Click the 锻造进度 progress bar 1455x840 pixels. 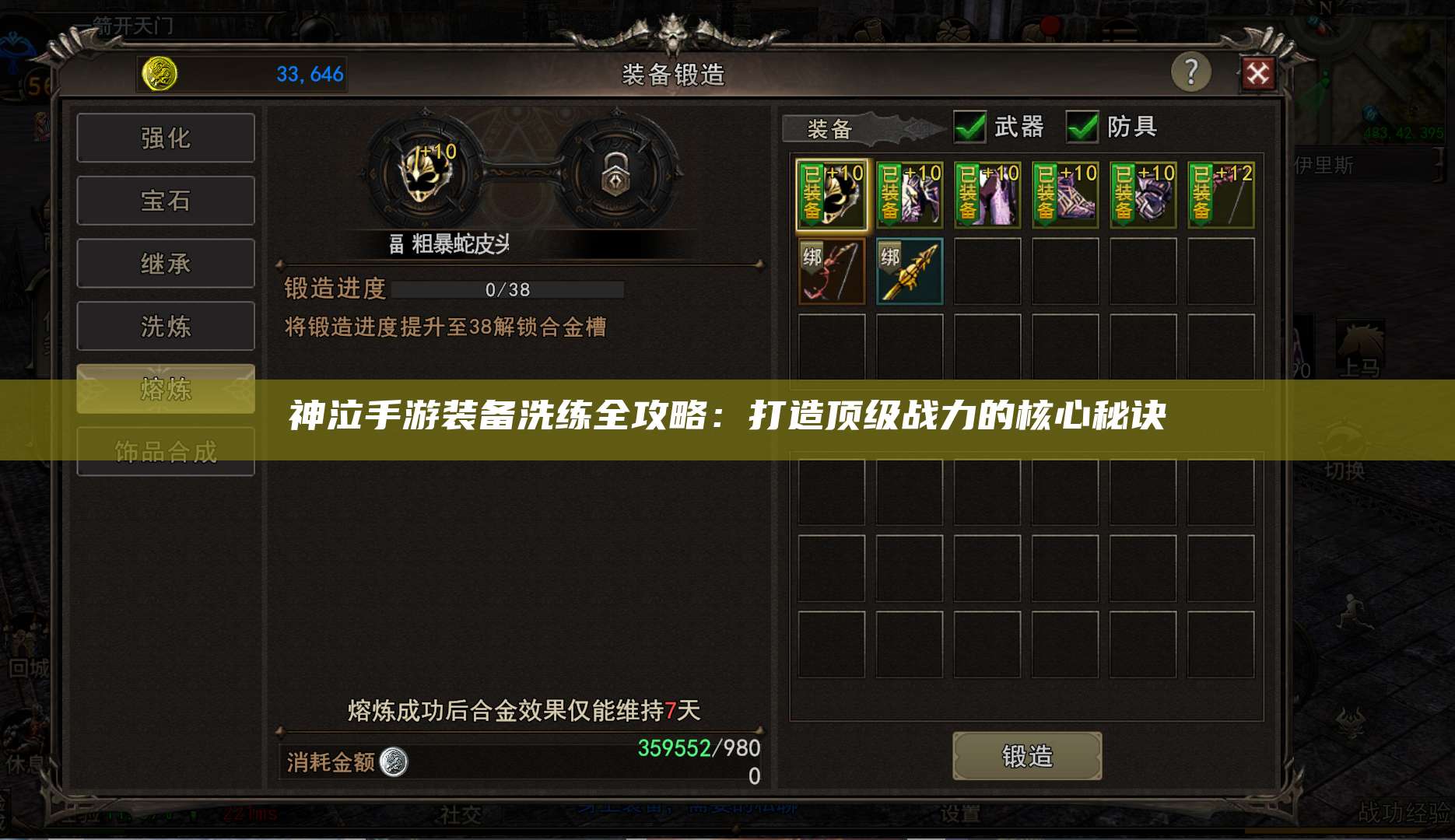[x=506, y=289]
